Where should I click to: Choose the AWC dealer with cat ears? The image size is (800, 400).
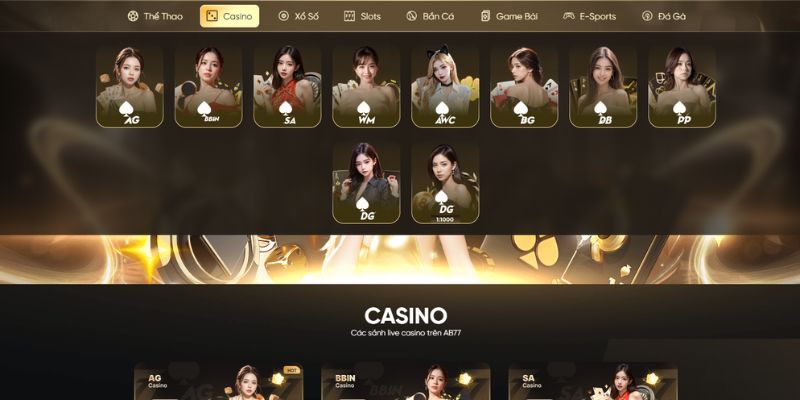pyautogui.click(x=445, y=87)
